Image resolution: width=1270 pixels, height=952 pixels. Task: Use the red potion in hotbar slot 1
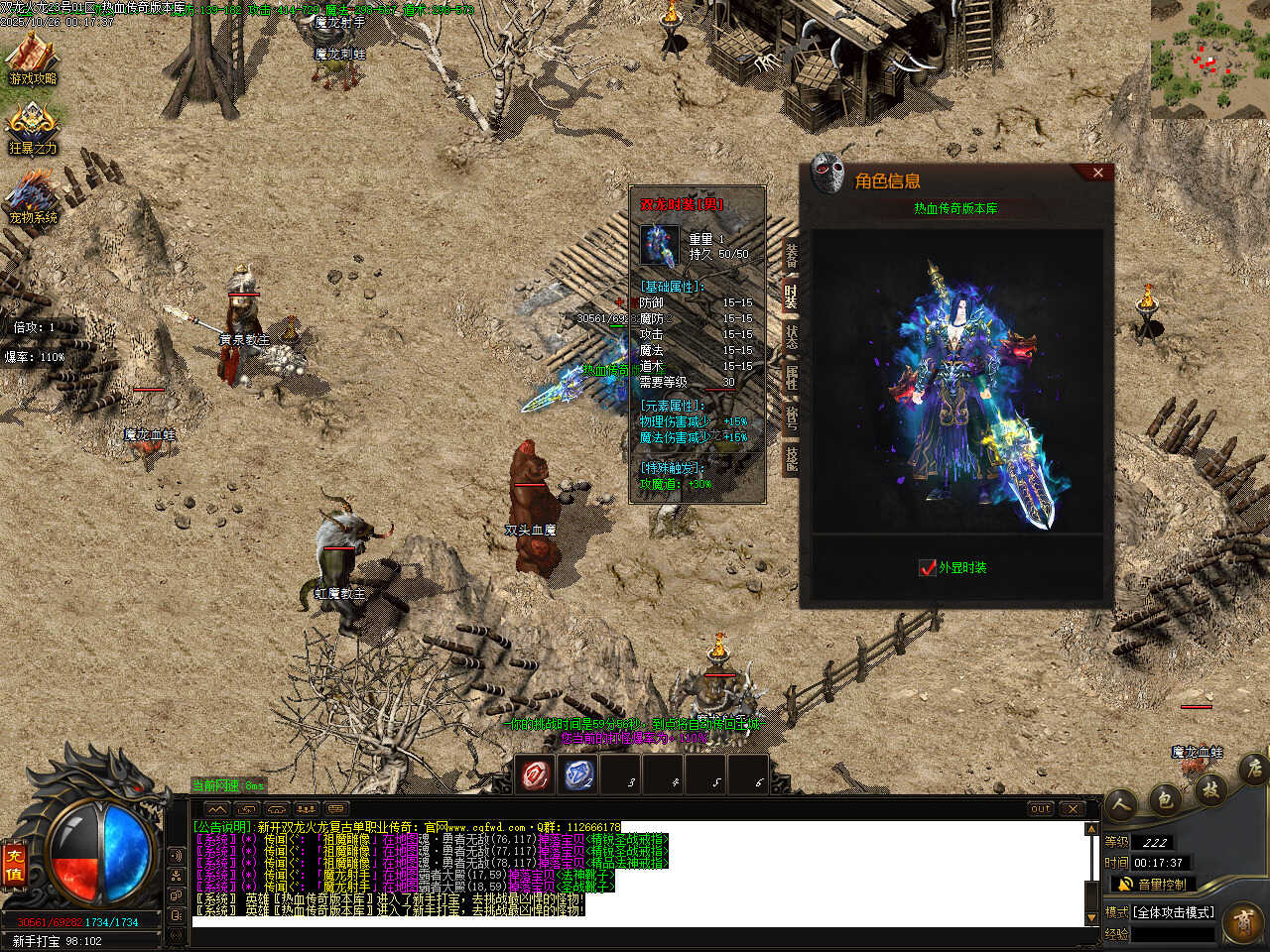537,774
